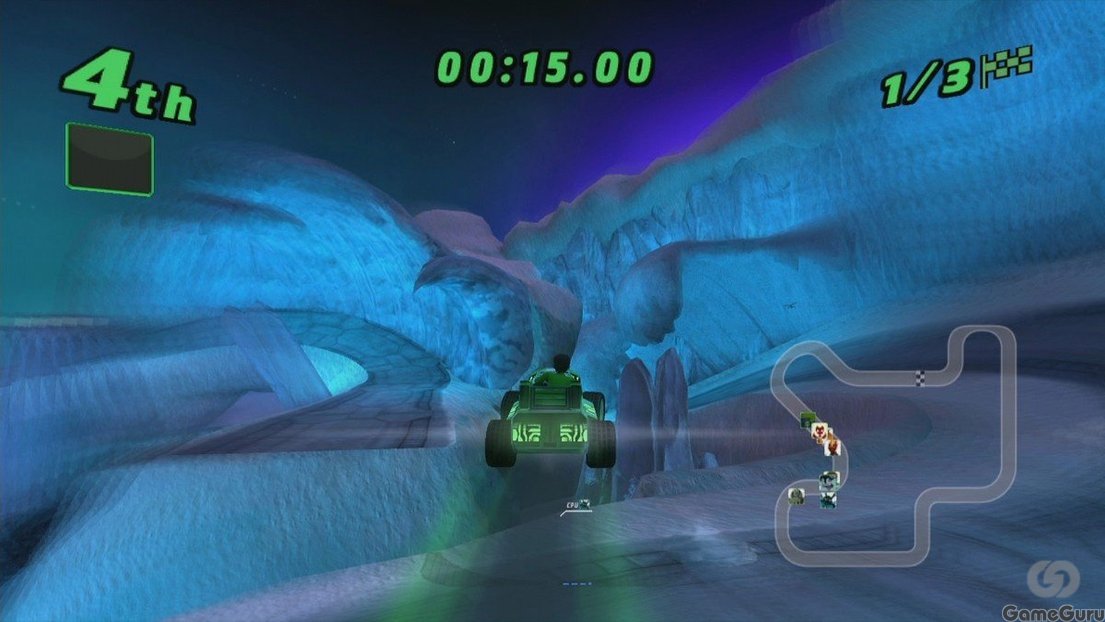This screenshot has width=1105, height=622.
Task: Select the empty power-up item slot
Action: (109, 158)
